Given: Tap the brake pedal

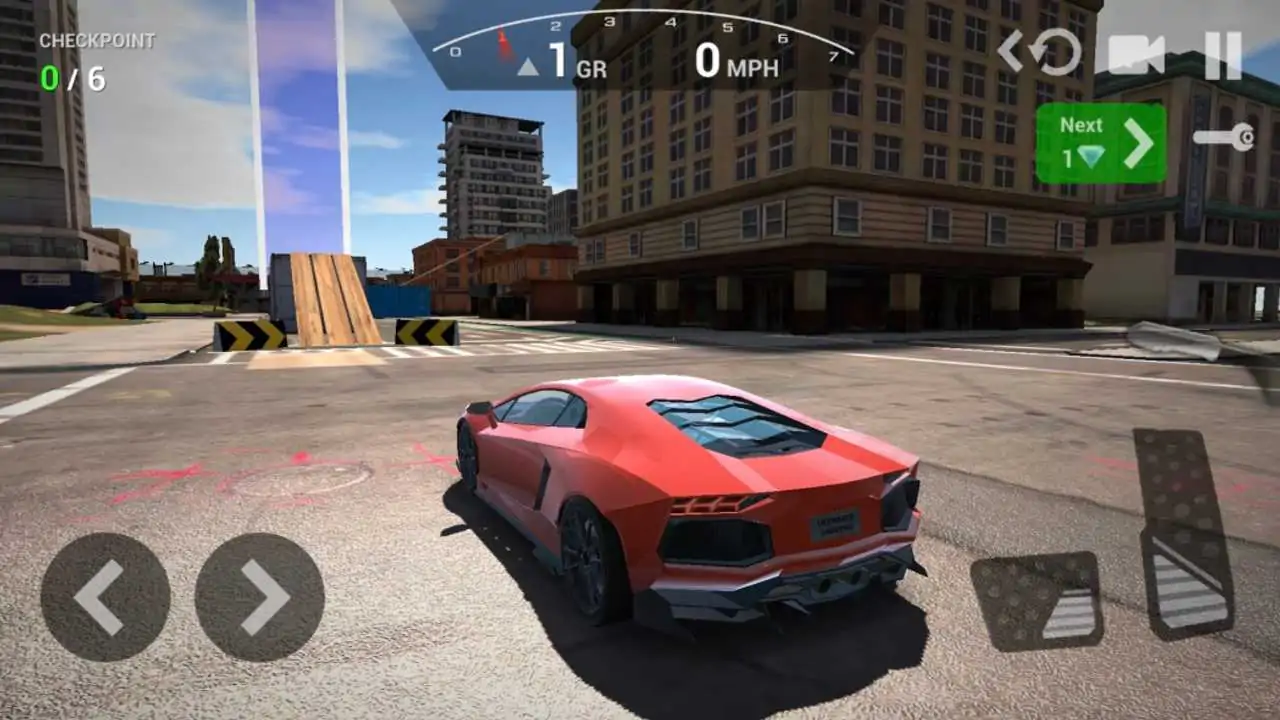Looking at the screenshot, I should 1036,601.
